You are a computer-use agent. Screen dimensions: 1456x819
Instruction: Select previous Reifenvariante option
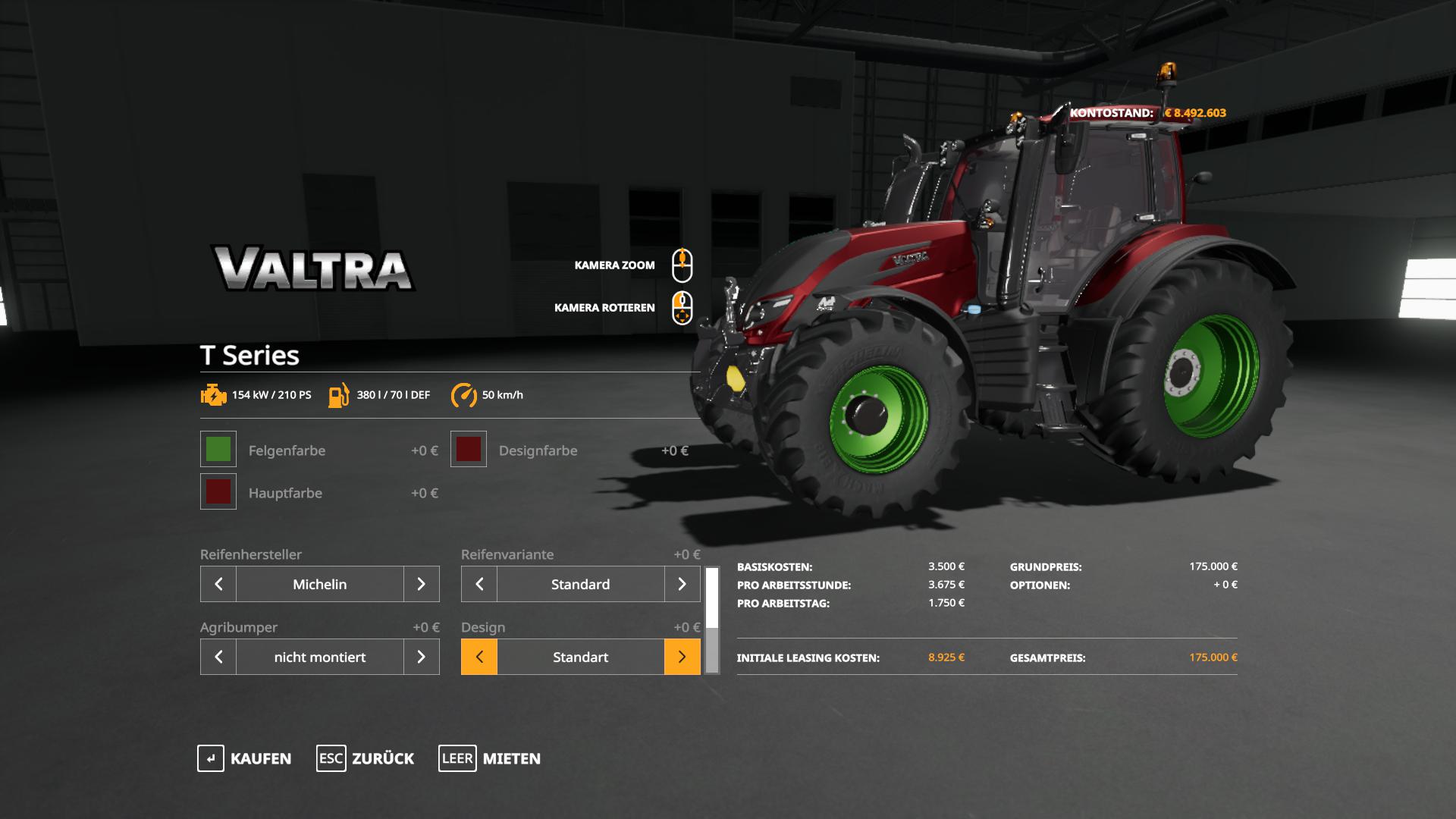pyautogui.click(x=479, y=584)
